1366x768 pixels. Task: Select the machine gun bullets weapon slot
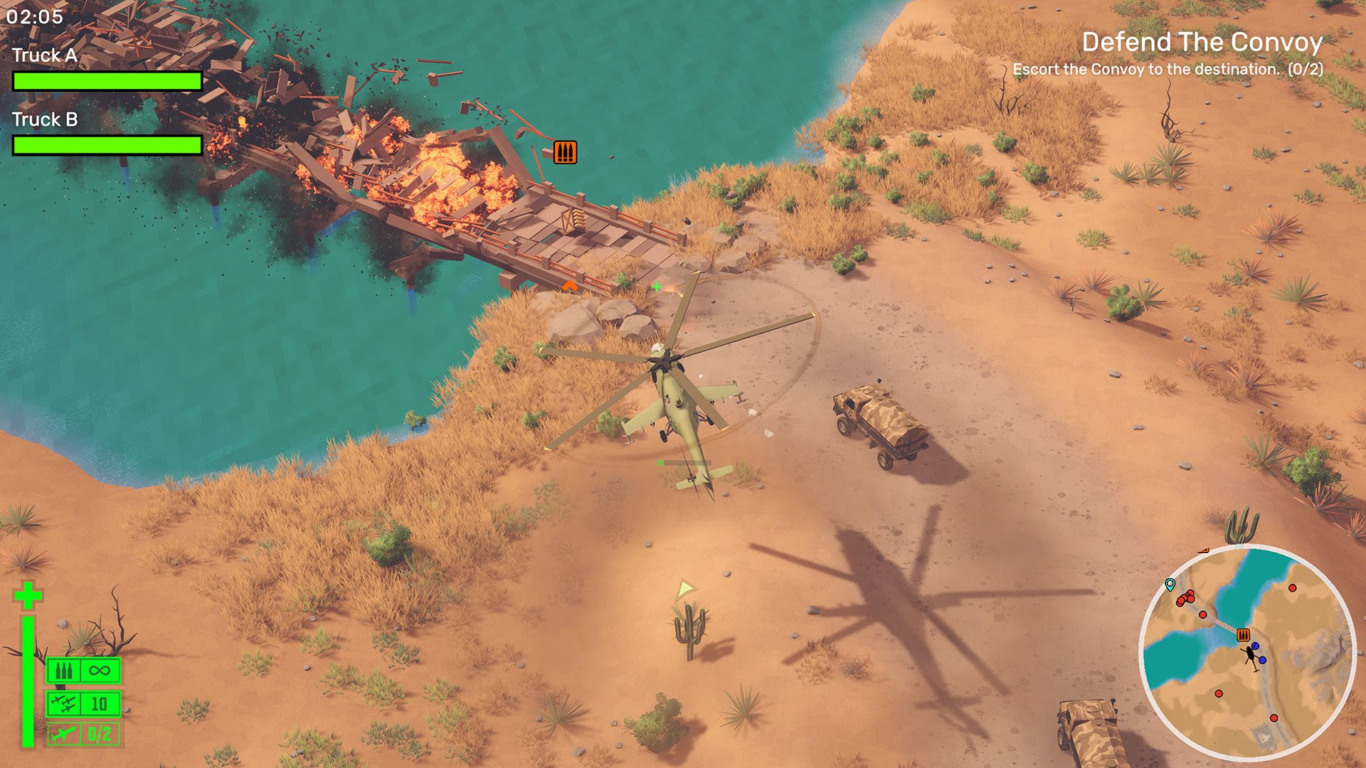[x=84, y=670]
